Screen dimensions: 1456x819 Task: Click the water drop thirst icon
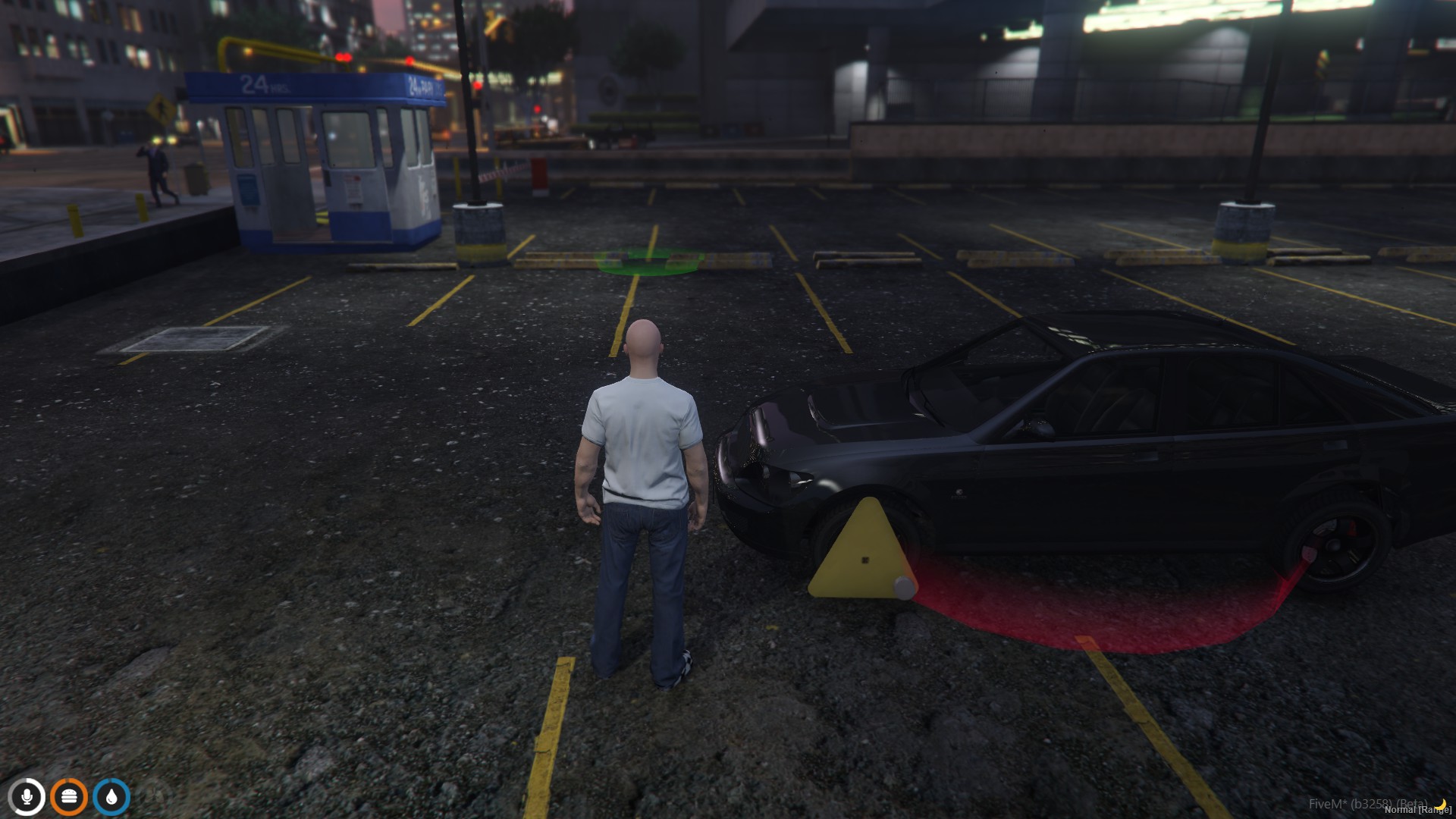[x=111, y=797]
